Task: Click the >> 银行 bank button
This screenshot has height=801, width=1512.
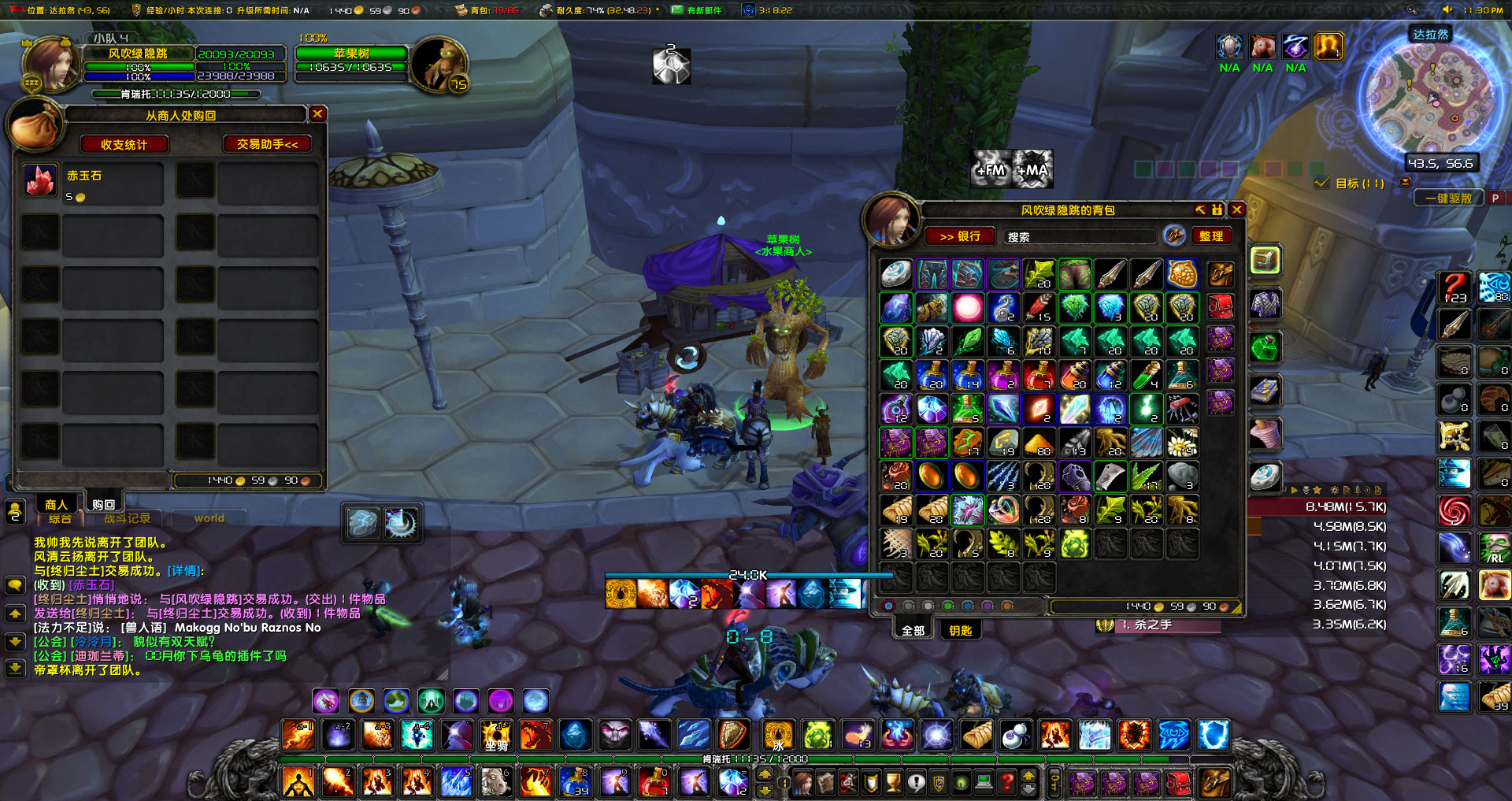Action: coord(960,236)
